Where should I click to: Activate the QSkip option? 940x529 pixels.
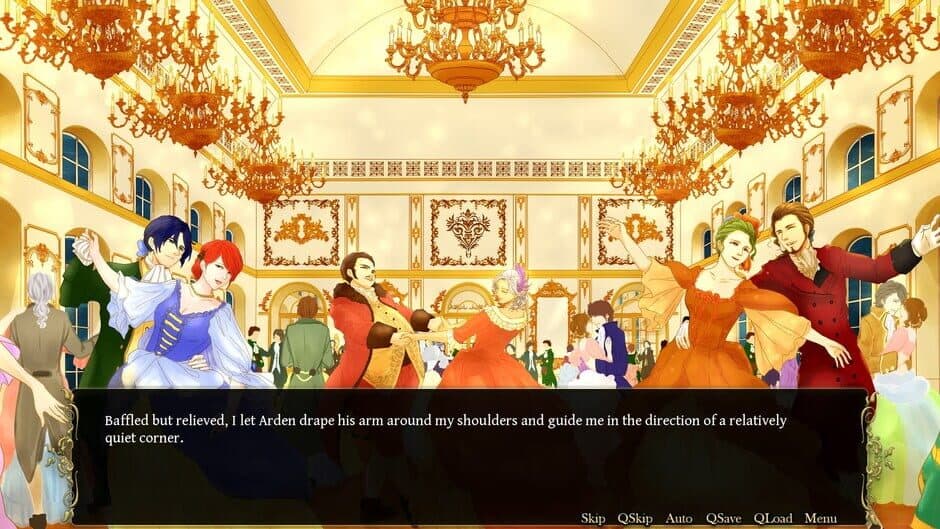tap(635, 518)
